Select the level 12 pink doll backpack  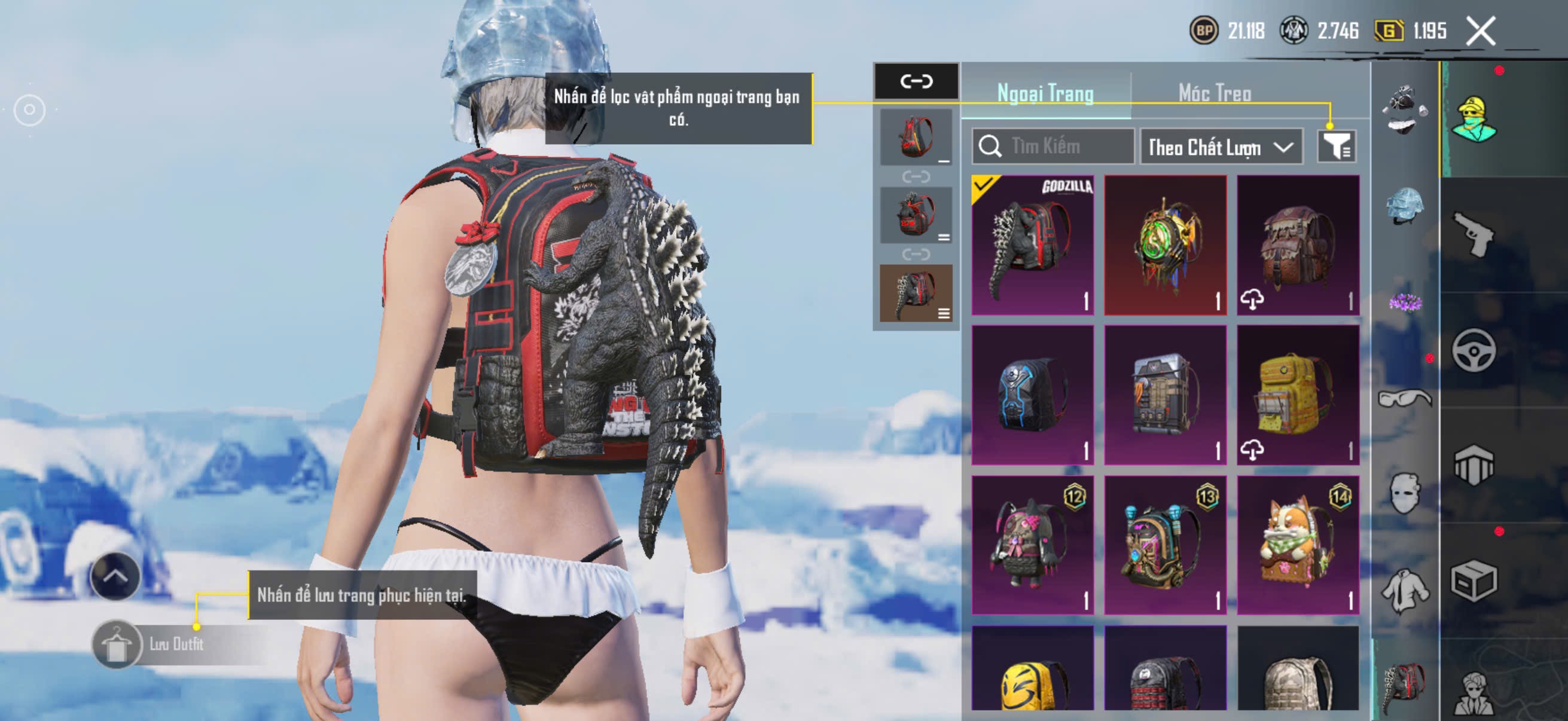[x=1032, y=545]
